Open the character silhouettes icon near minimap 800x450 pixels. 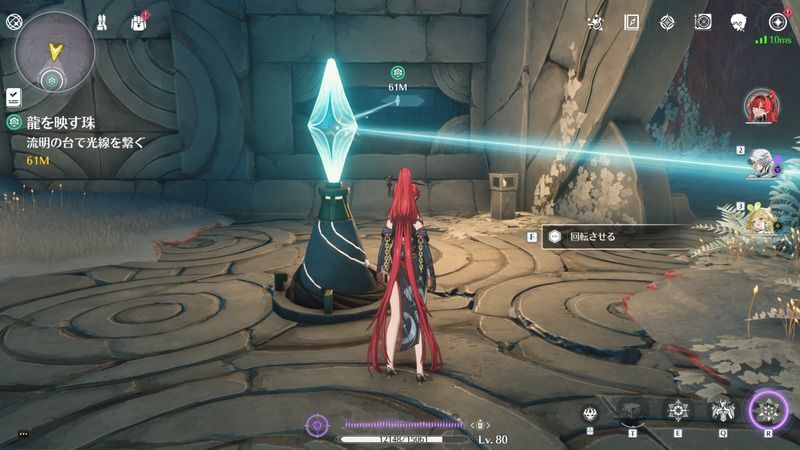coord(101,22)
